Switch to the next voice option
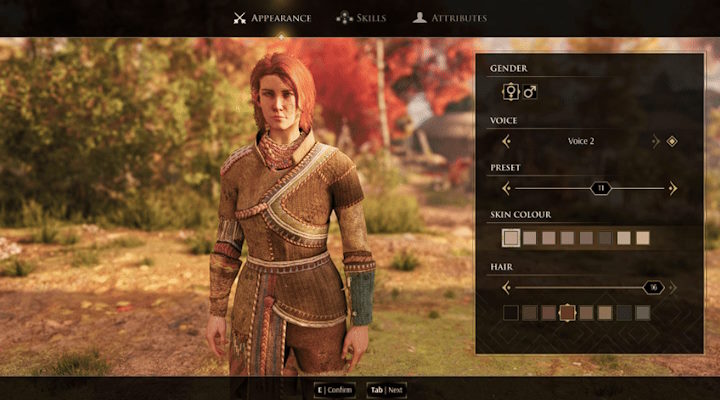Viewport: 720px width, 400px height. click(x=656, y=141)
